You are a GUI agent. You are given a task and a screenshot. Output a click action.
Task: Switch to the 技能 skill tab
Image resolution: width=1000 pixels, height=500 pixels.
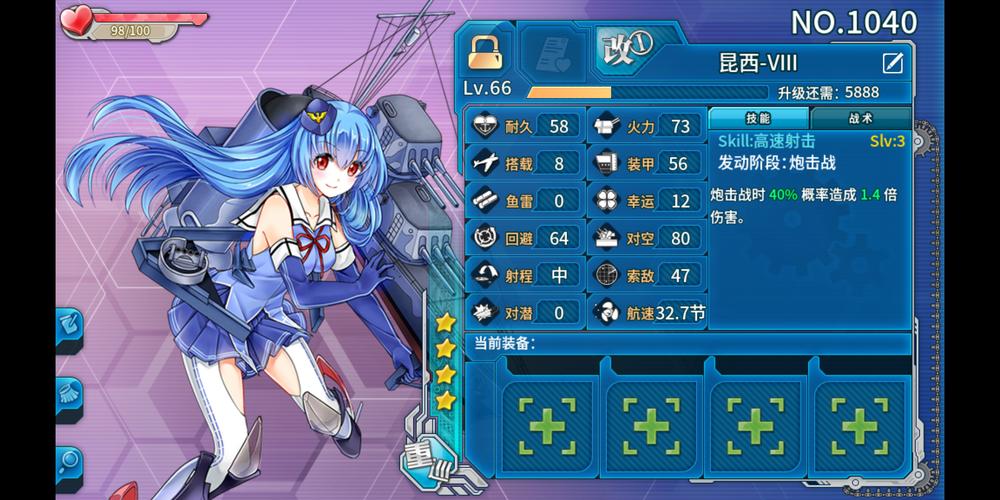(x=758, y=118)
